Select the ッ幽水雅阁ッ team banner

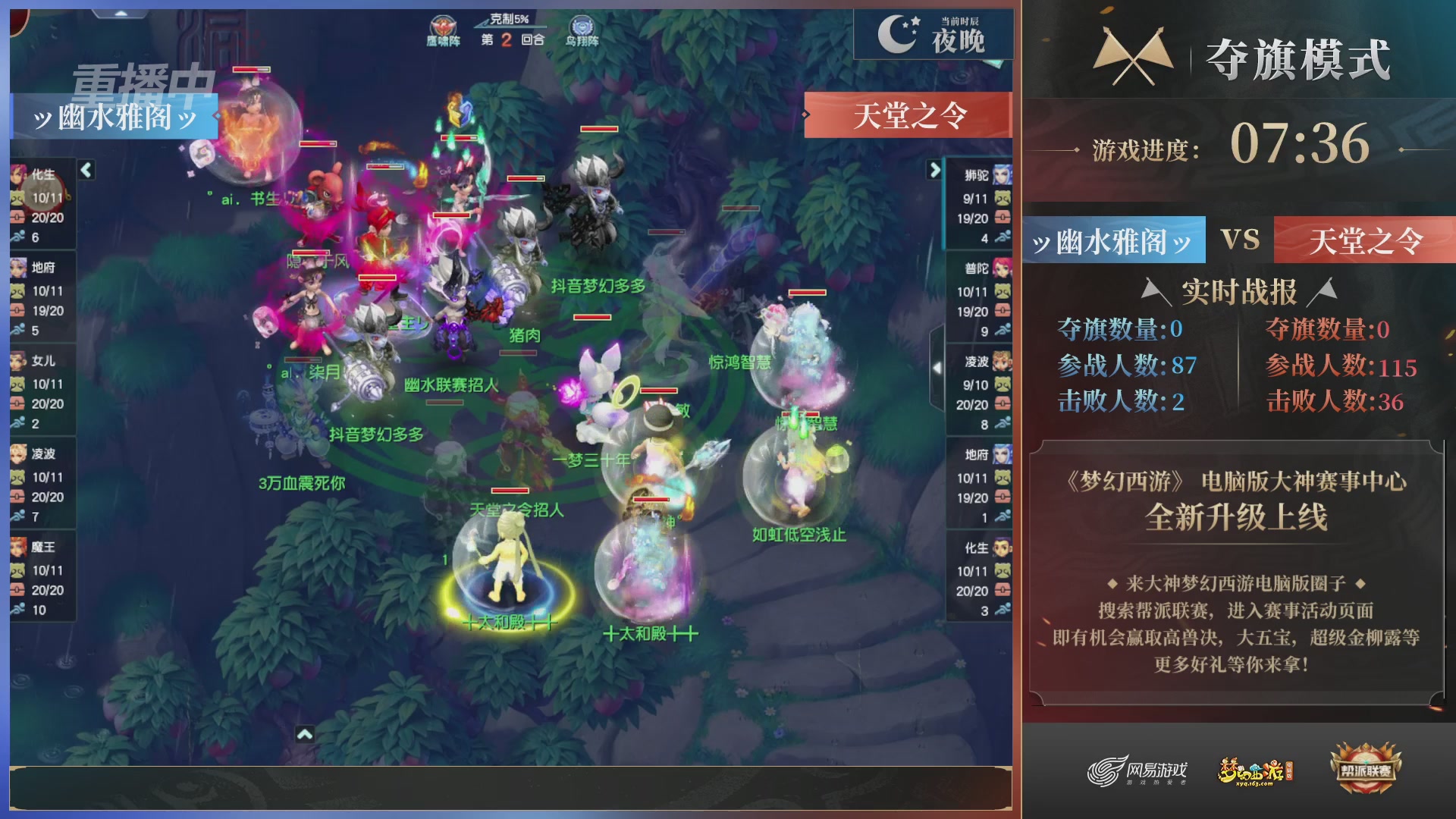tap(1112, 241)
